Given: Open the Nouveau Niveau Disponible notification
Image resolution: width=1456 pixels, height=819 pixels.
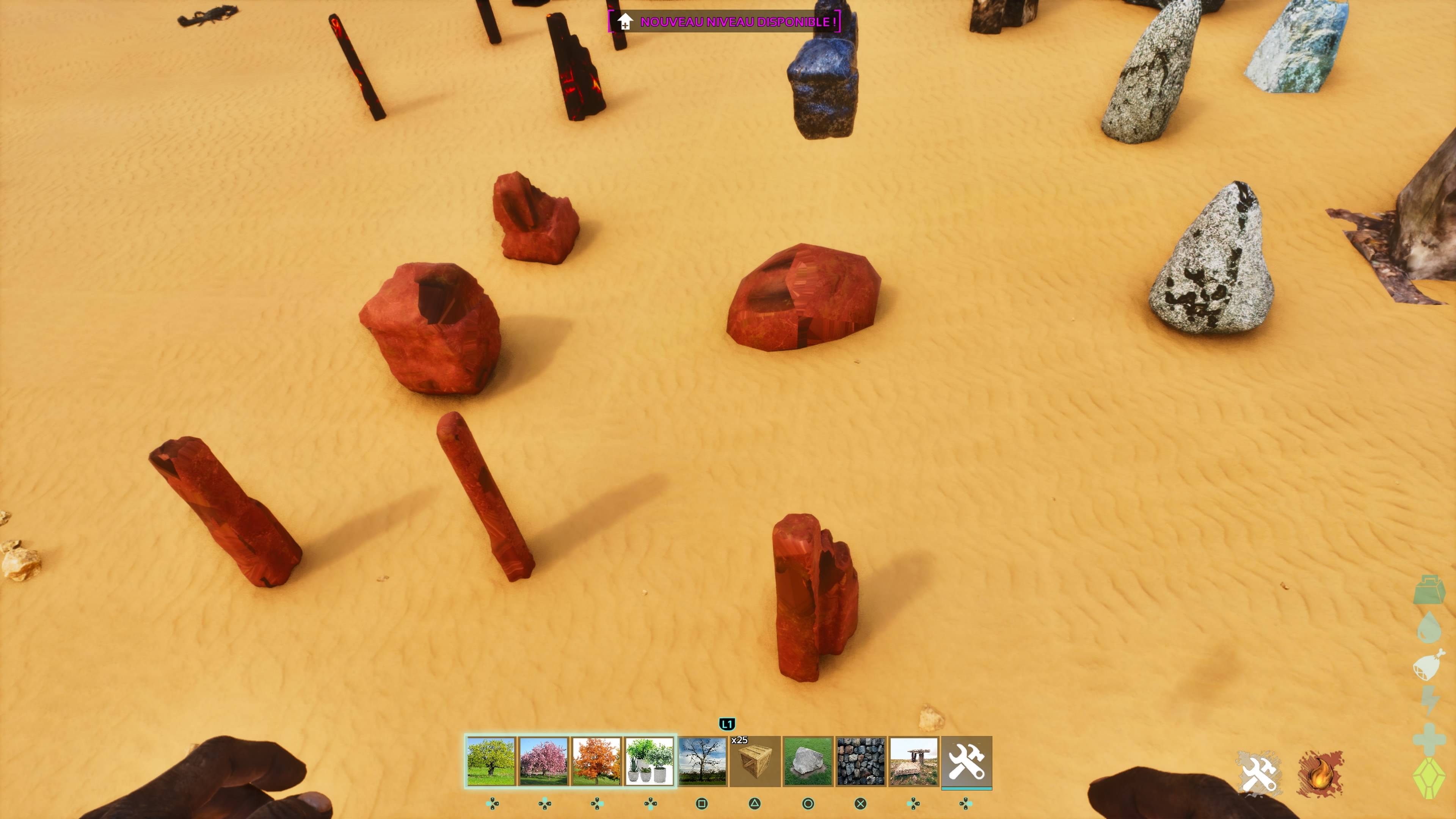Looking at the screenshot, I should click(x=725, y=22).
